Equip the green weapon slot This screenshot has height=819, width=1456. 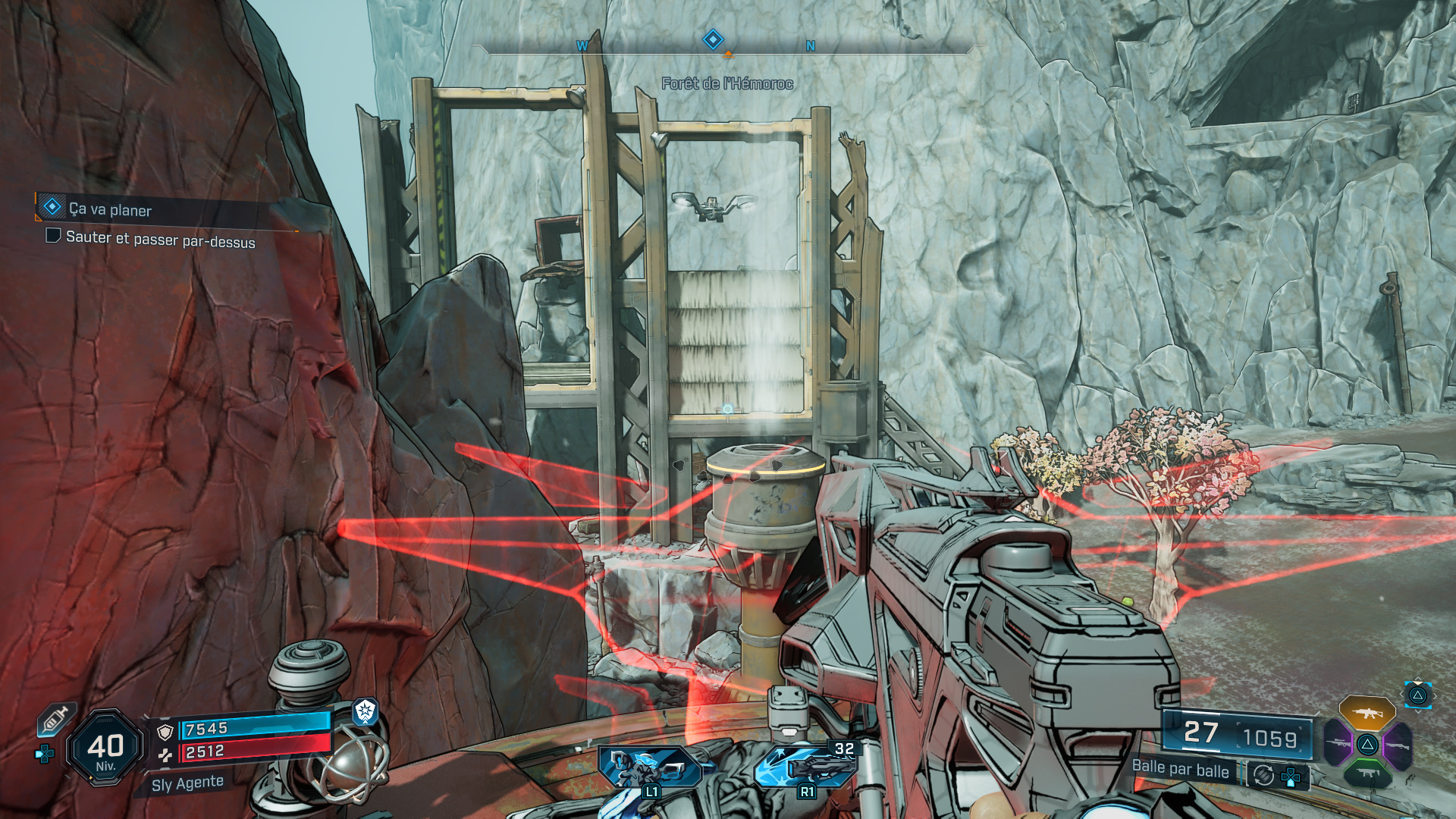pos(1367,773)
